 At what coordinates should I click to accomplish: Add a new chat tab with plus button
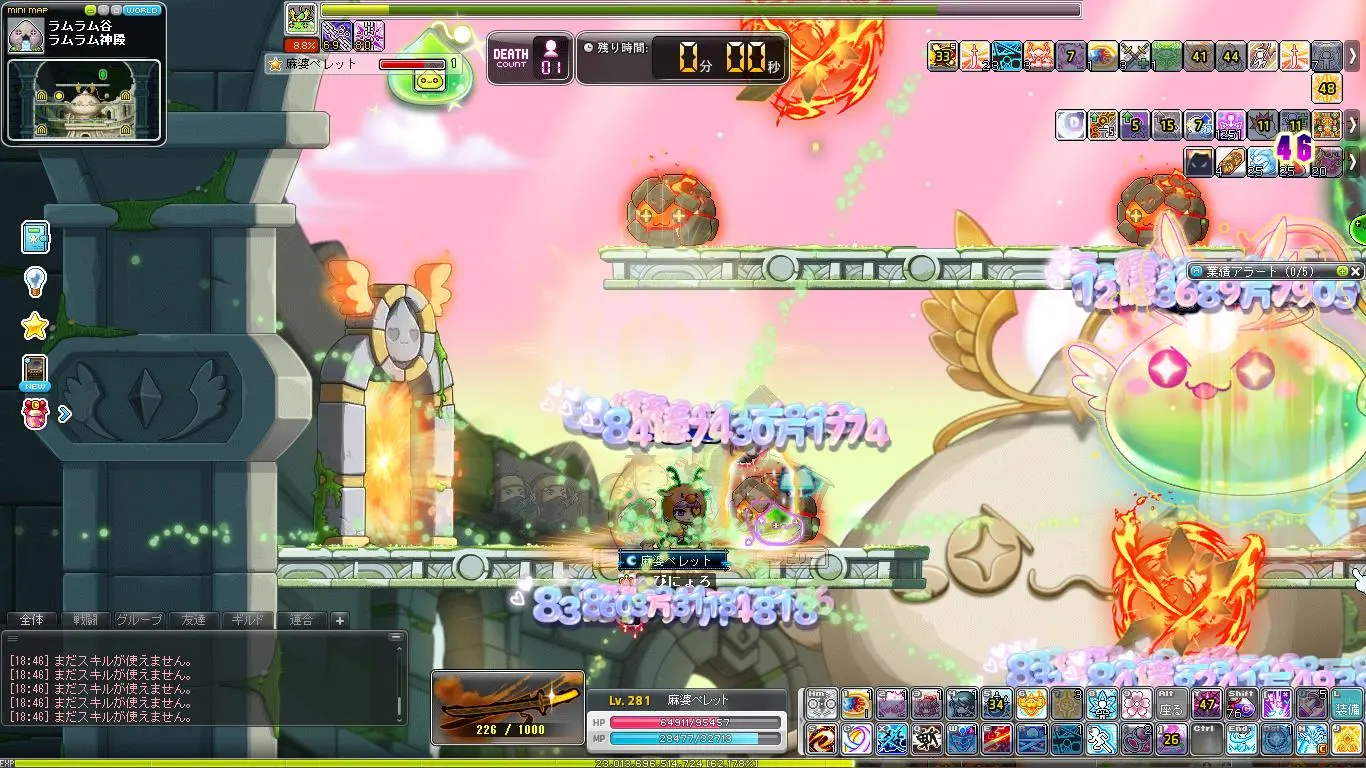pyautogui.click(x=340, y=620)
